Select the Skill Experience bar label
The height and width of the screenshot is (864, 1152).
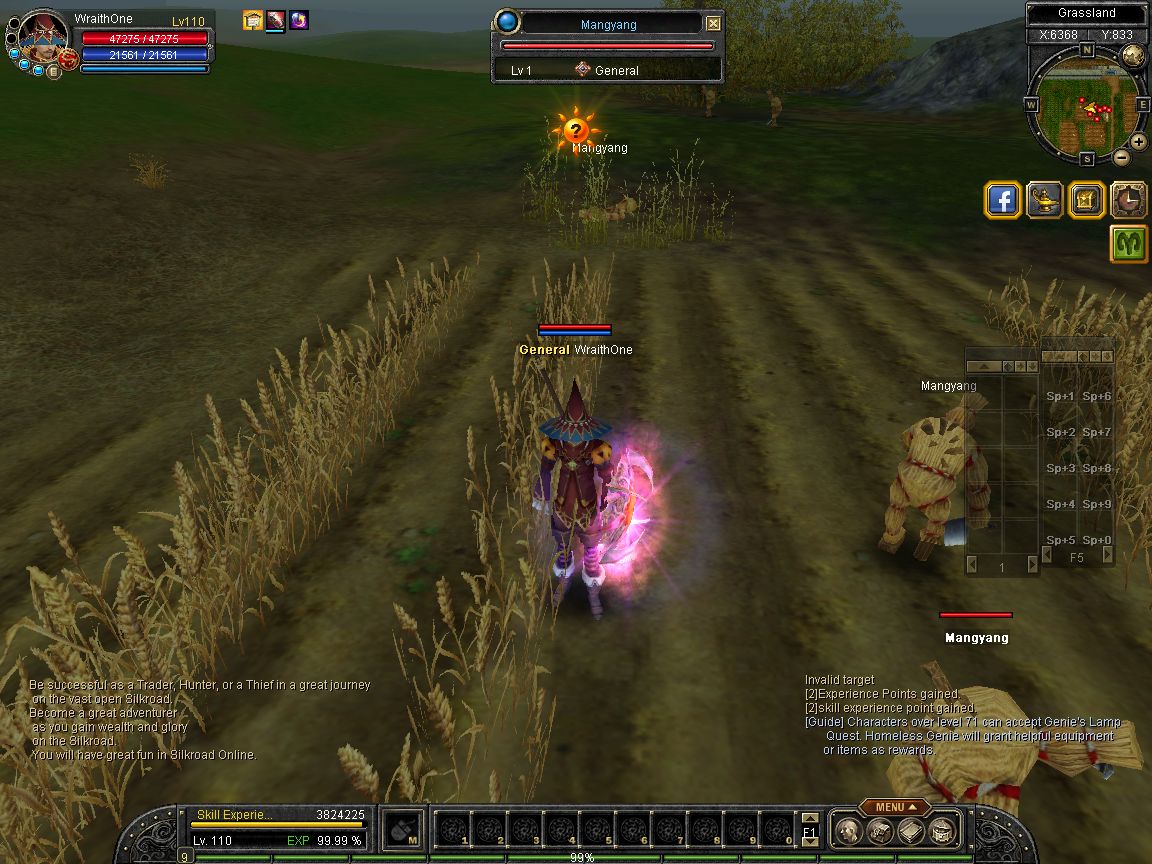[234, 815]
